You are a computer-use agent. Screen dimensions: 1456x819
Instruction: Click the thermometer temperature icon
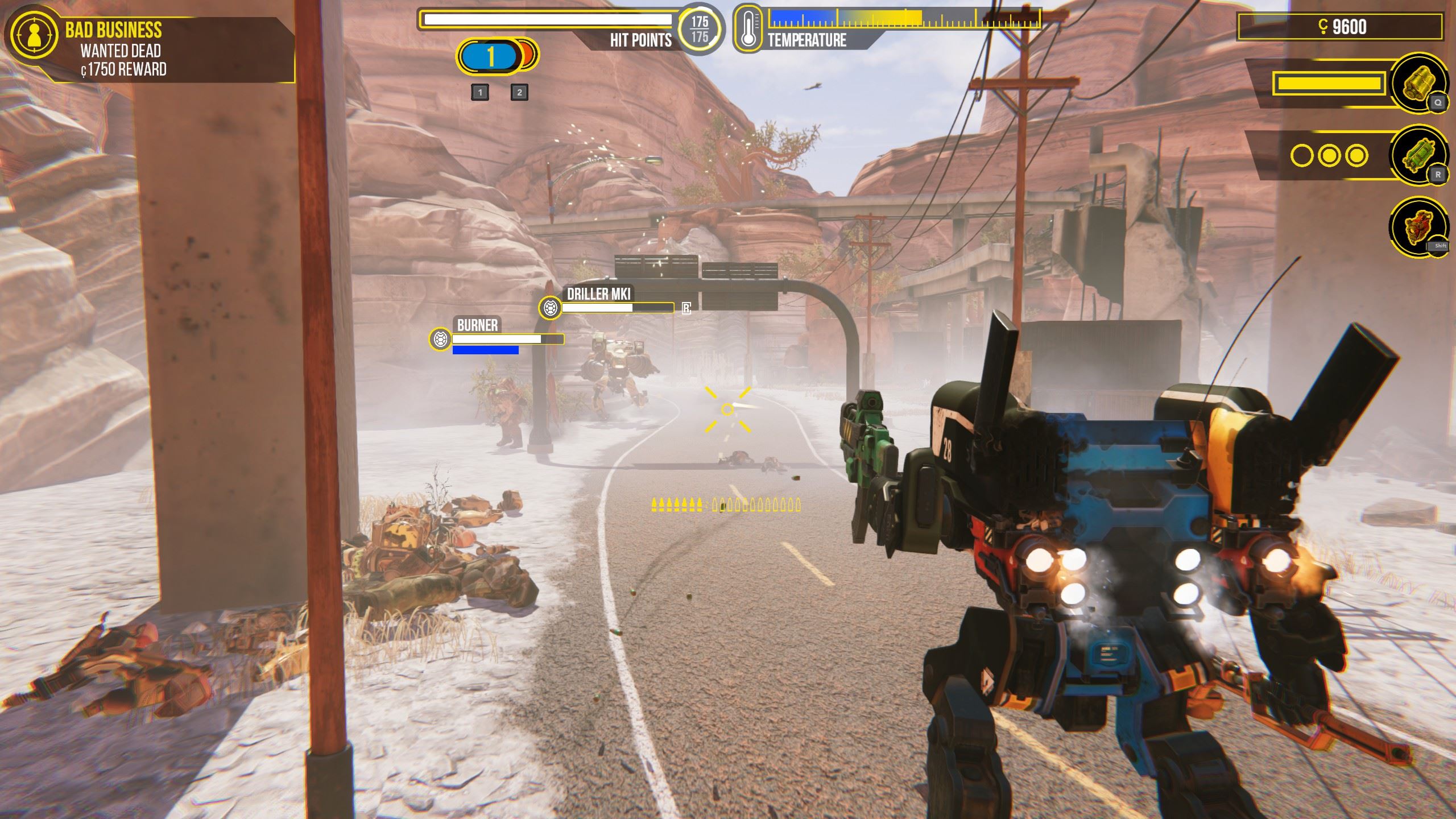748,28
